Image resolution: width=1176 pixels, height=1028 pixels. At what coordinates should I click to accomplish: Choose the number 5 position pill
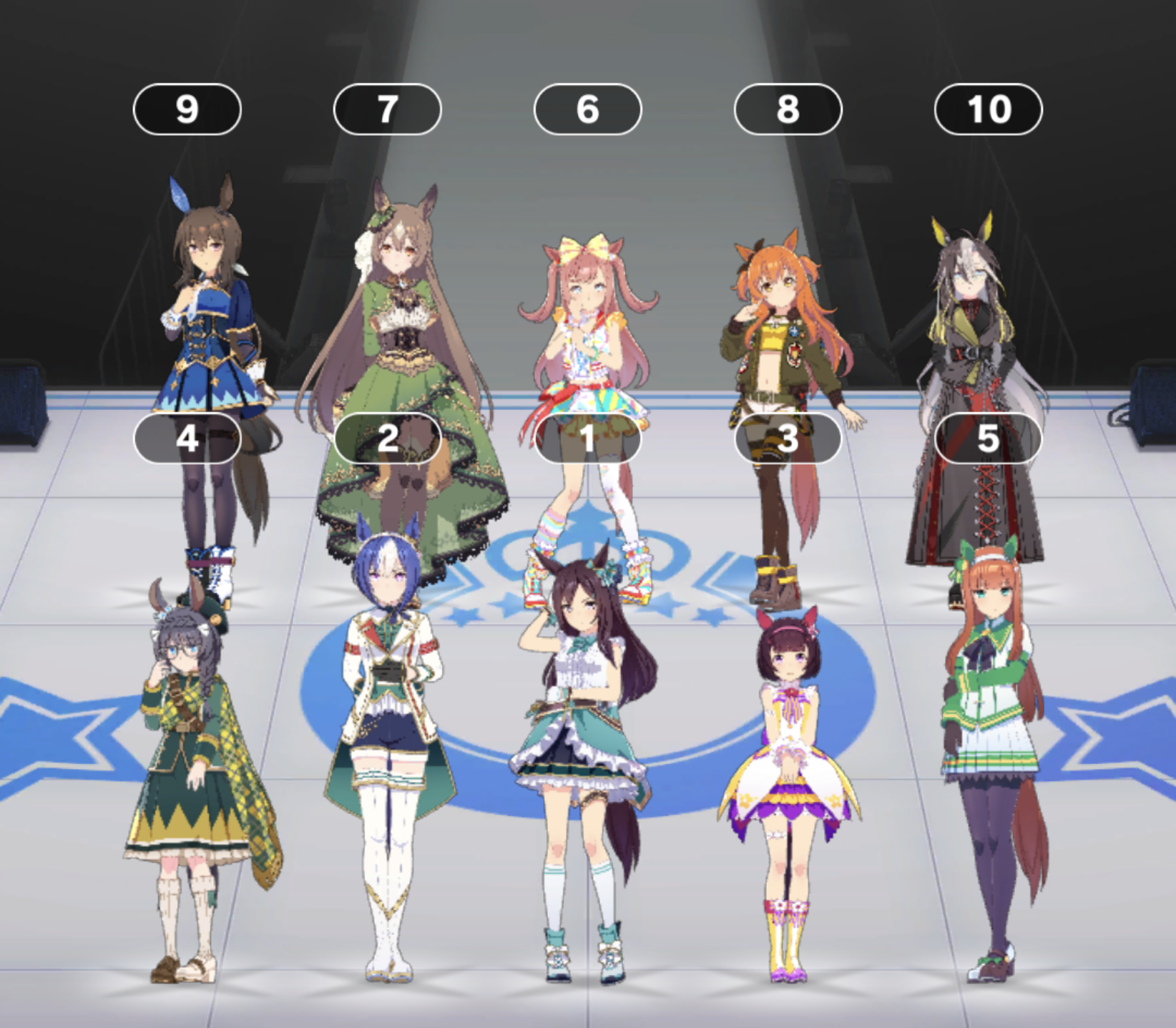988,438
